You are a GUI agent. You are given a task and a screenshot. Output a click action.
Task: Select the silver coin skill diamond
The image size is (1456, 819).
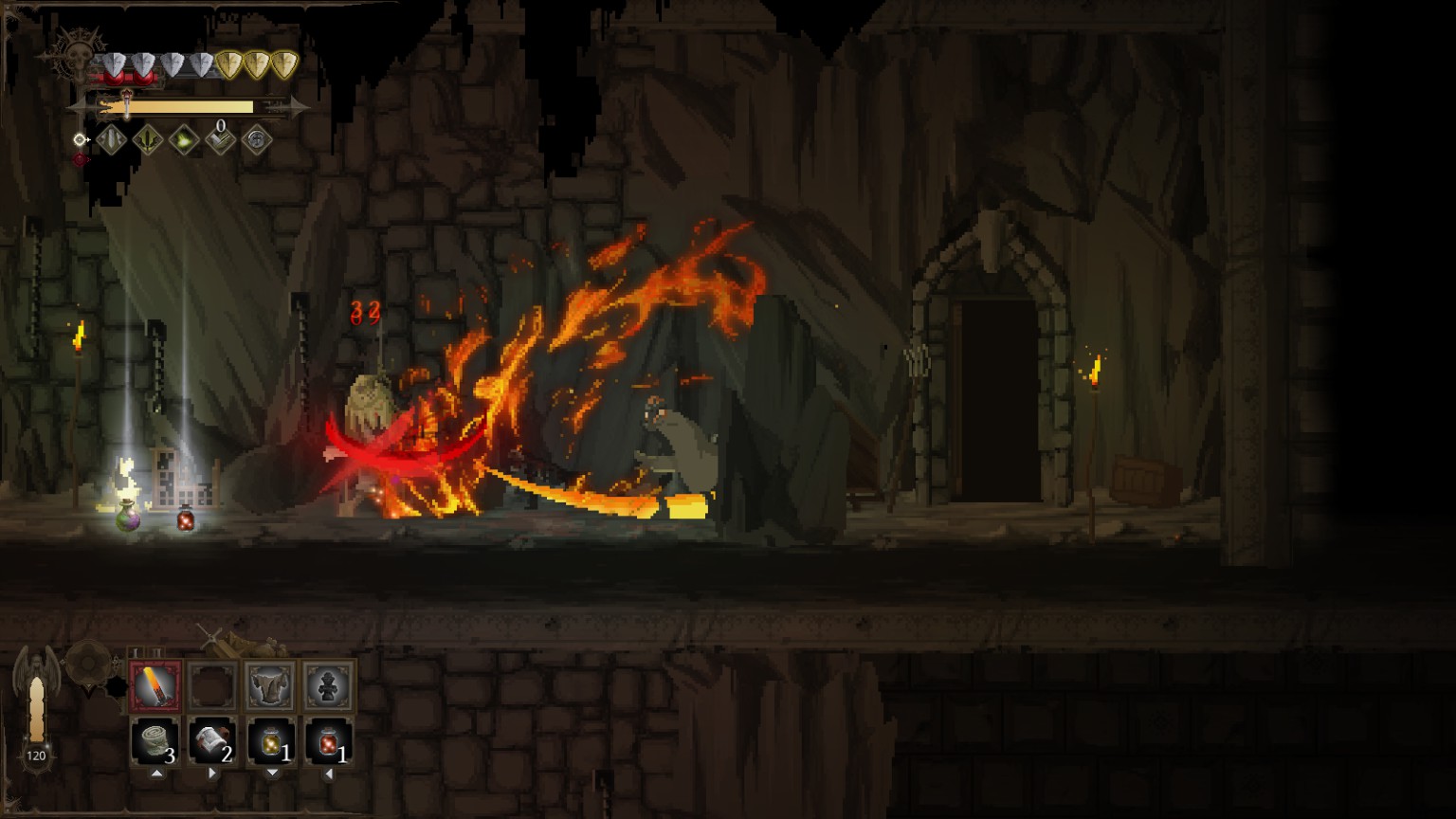[256, 141]
